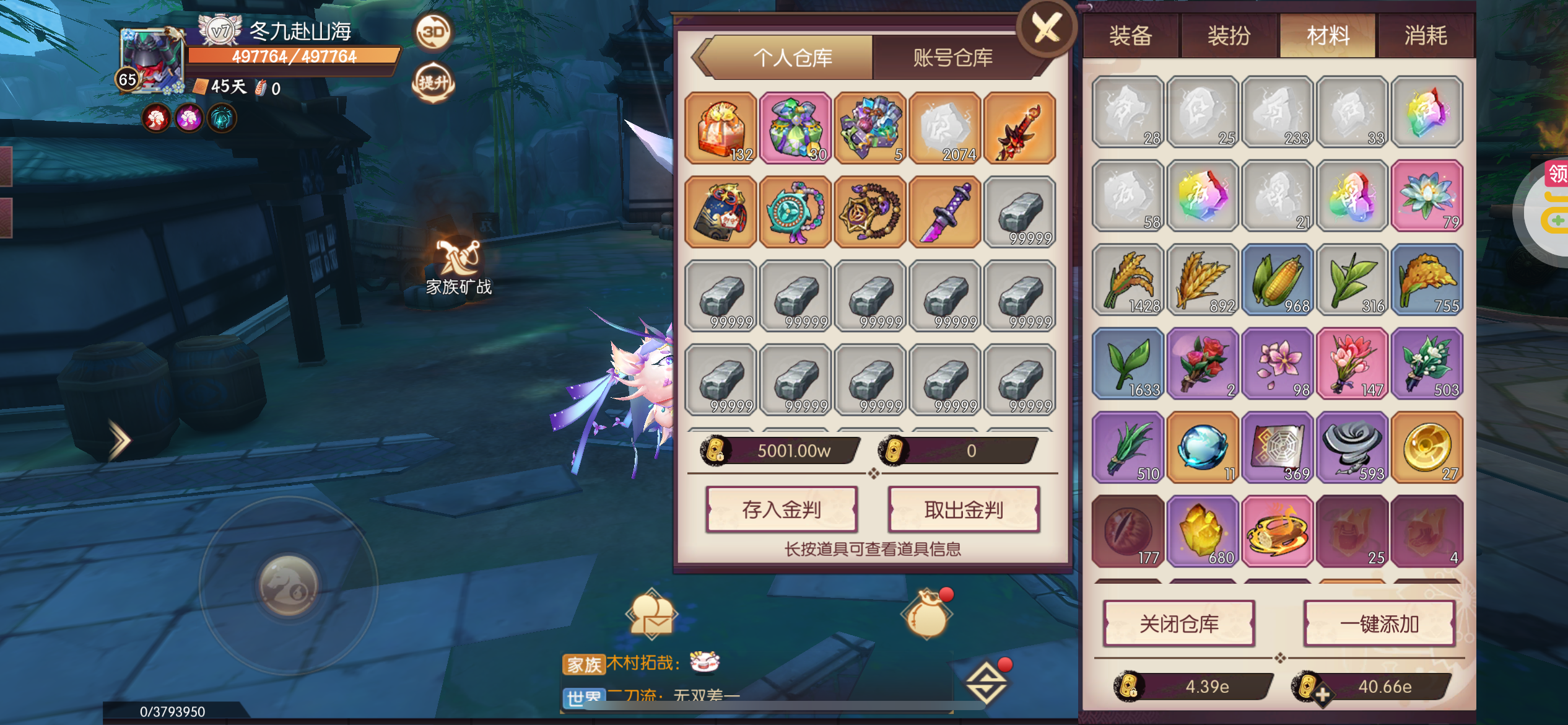This screenshot has height=725, width=1568.
Task: Open the 消耗 tab
Action: pos(1426,36)
